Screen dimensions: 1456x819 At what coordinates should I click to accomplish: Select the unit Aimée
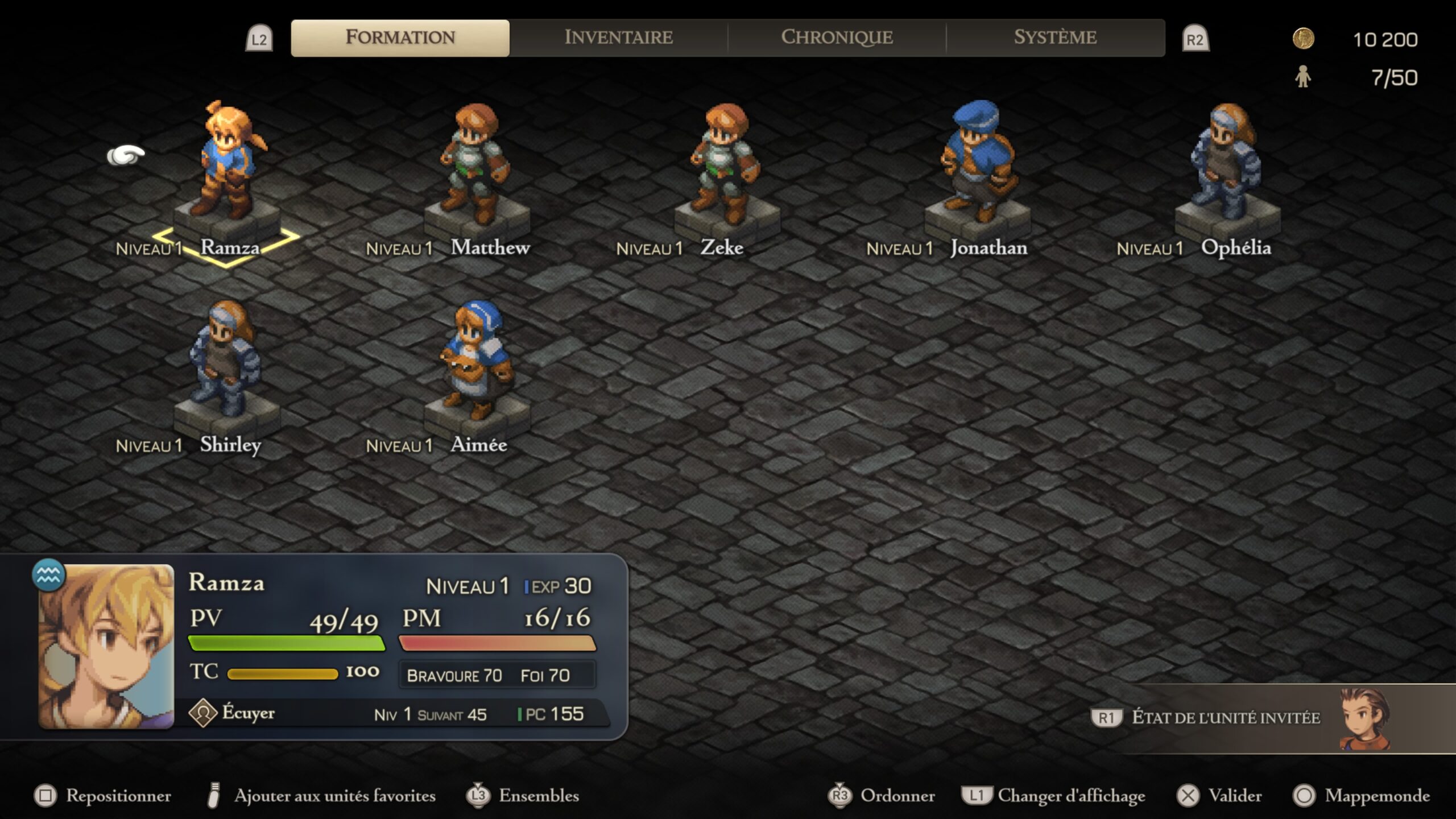(477, 362)
